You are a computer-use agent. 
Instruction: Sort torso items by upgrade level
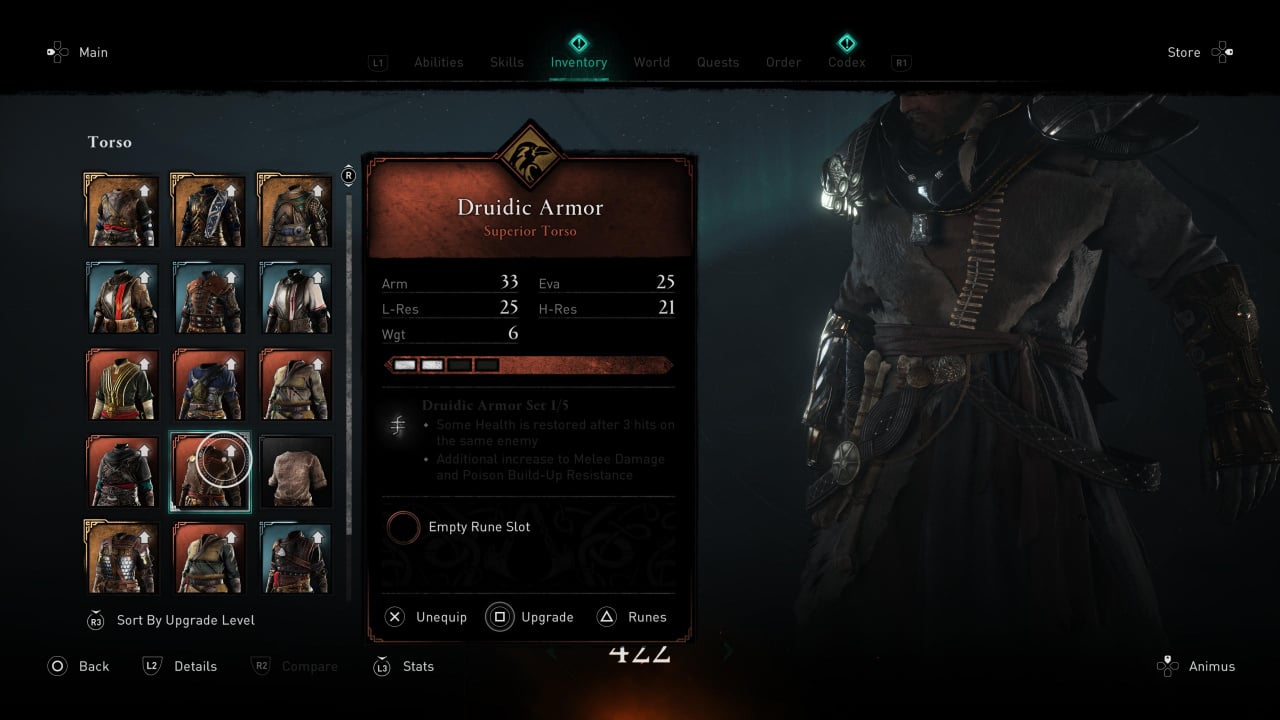(185, 620)
